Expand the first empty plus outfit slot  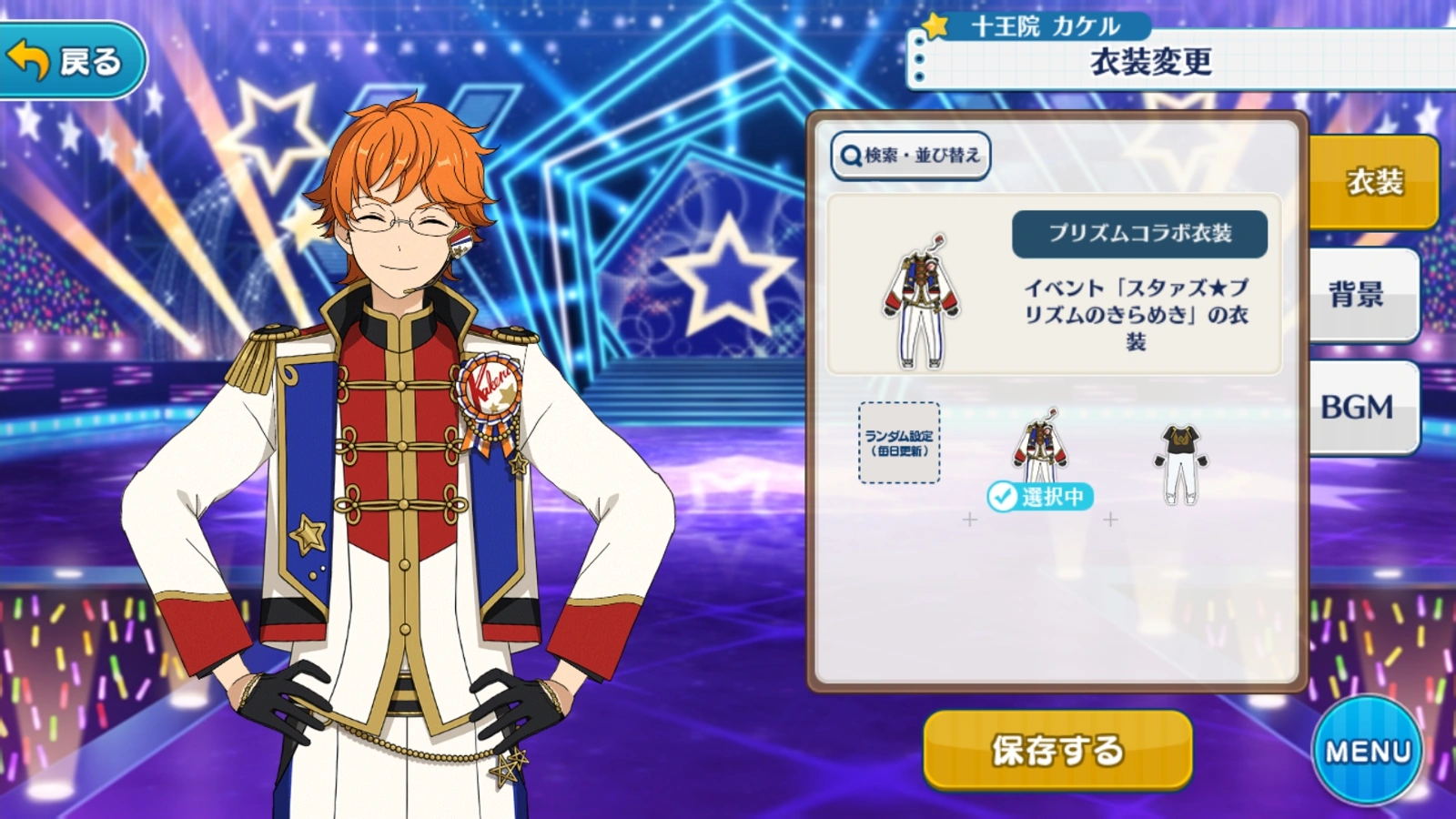point(971,521)
